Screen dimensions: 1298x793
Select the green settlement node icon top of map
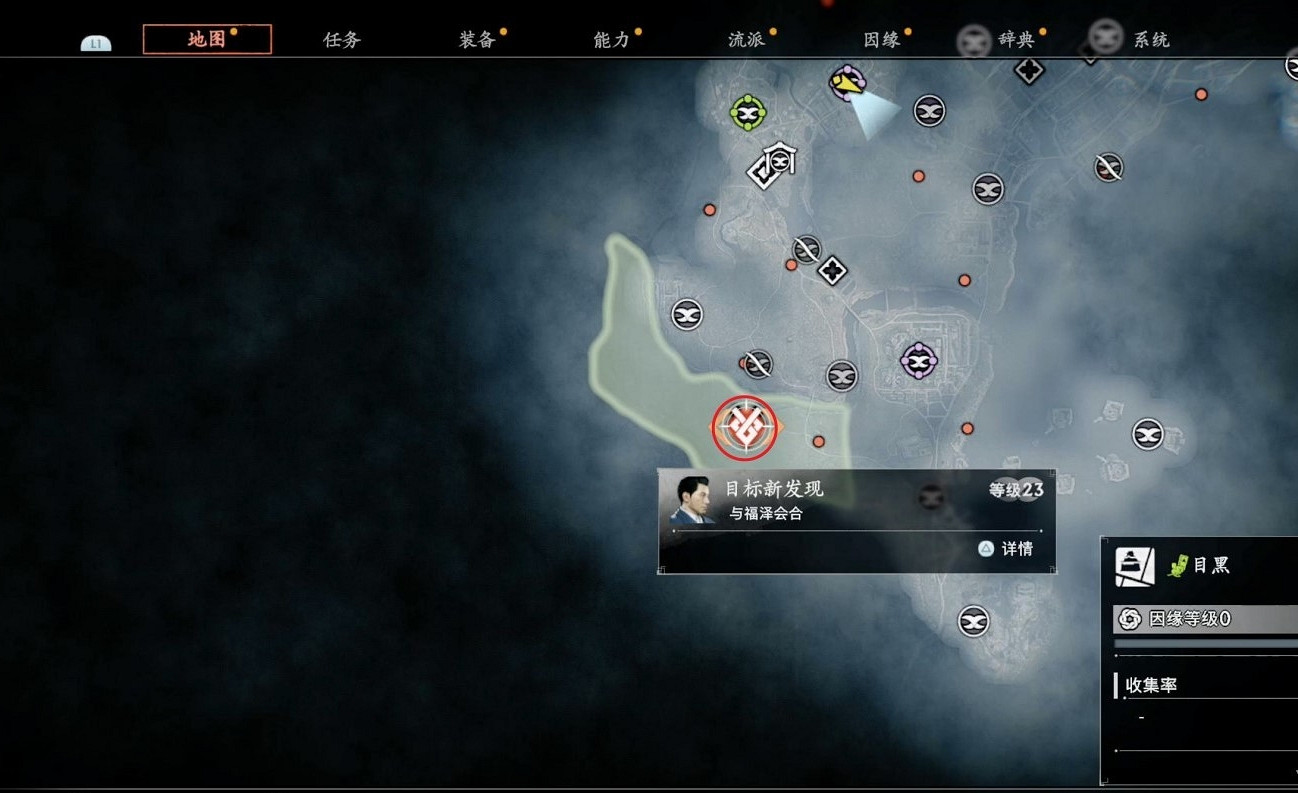[x=746, y=112]
